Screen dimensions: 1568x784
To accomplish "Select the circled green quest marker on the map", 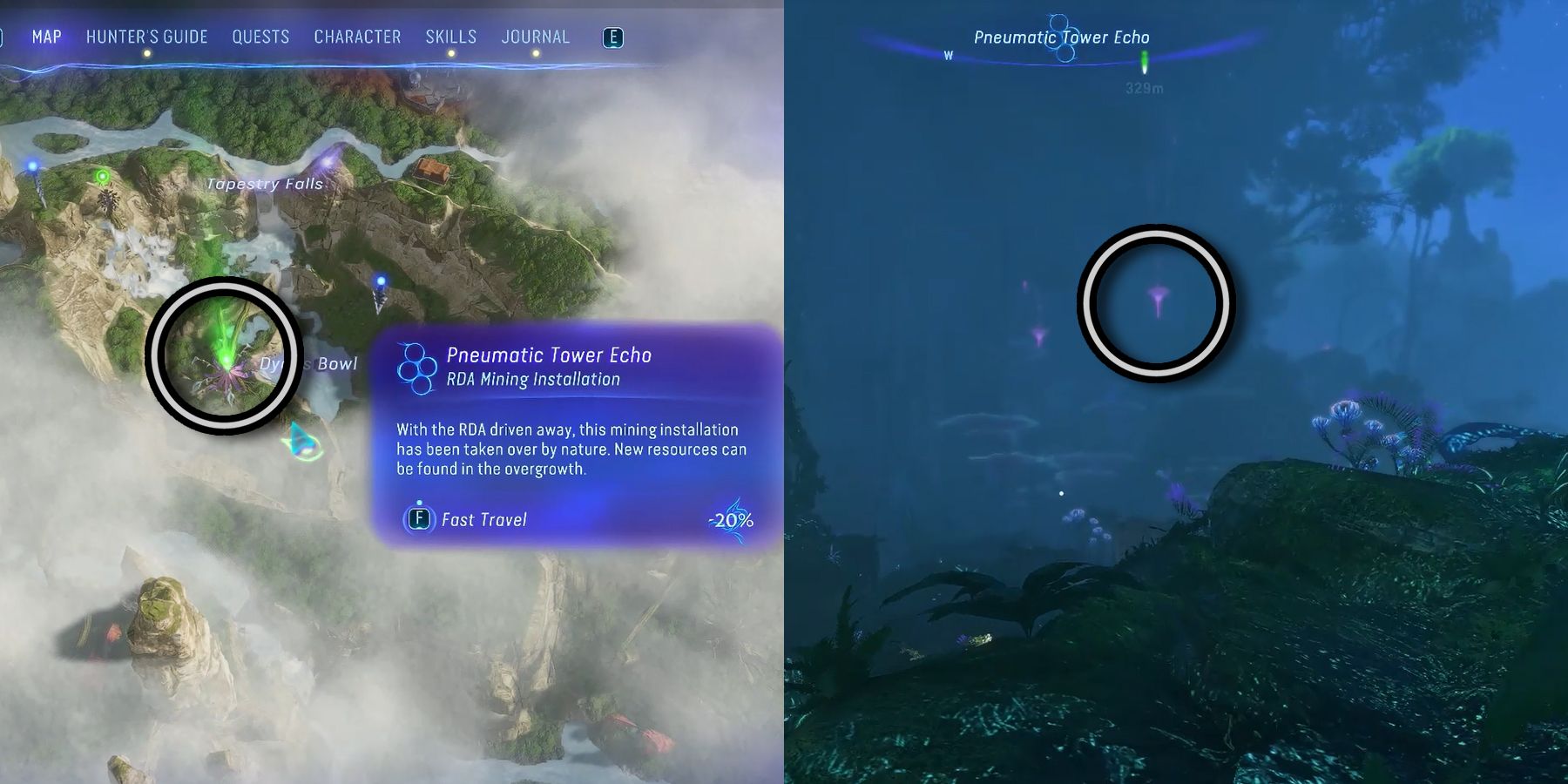I will coord(225,360).
